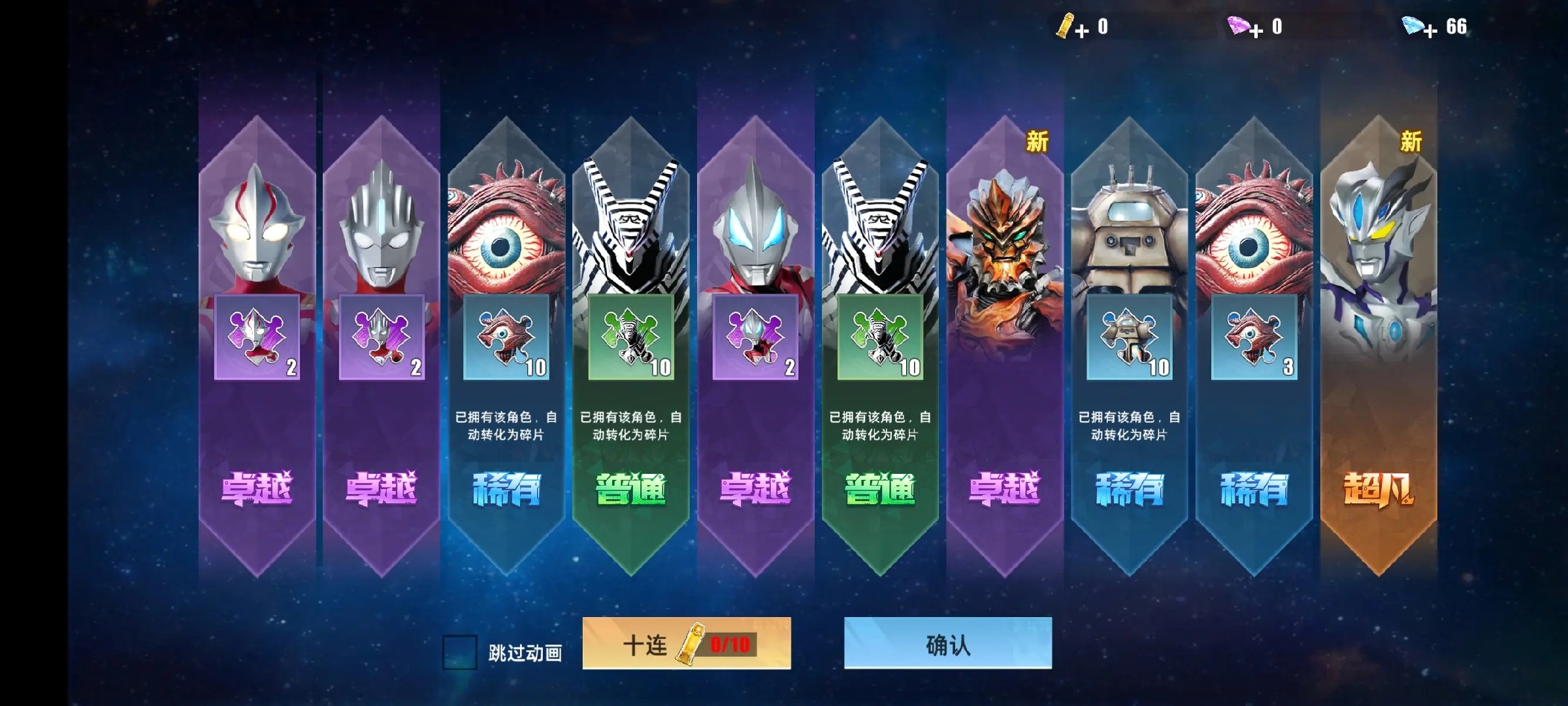Add more purple gems

coord(1256,30)
